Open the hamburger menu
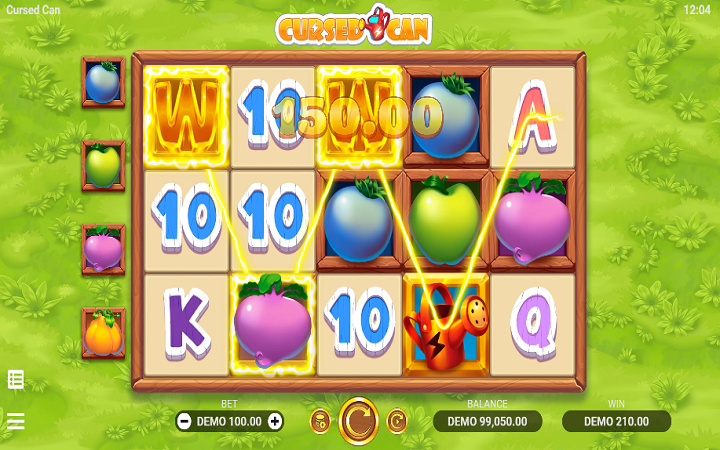 16,421
